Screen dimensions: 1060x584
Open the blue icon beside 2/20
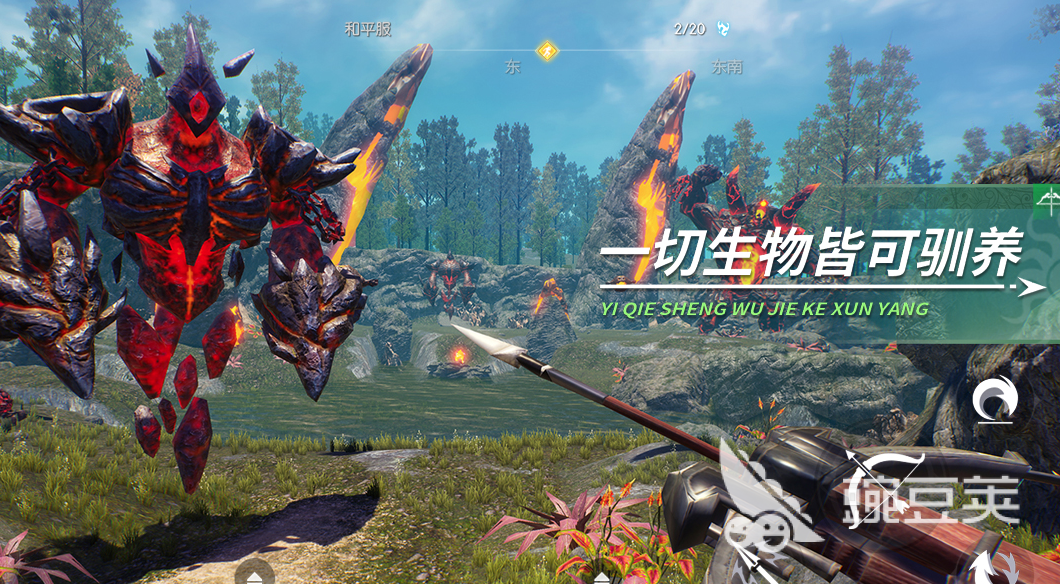coord(722,29)
